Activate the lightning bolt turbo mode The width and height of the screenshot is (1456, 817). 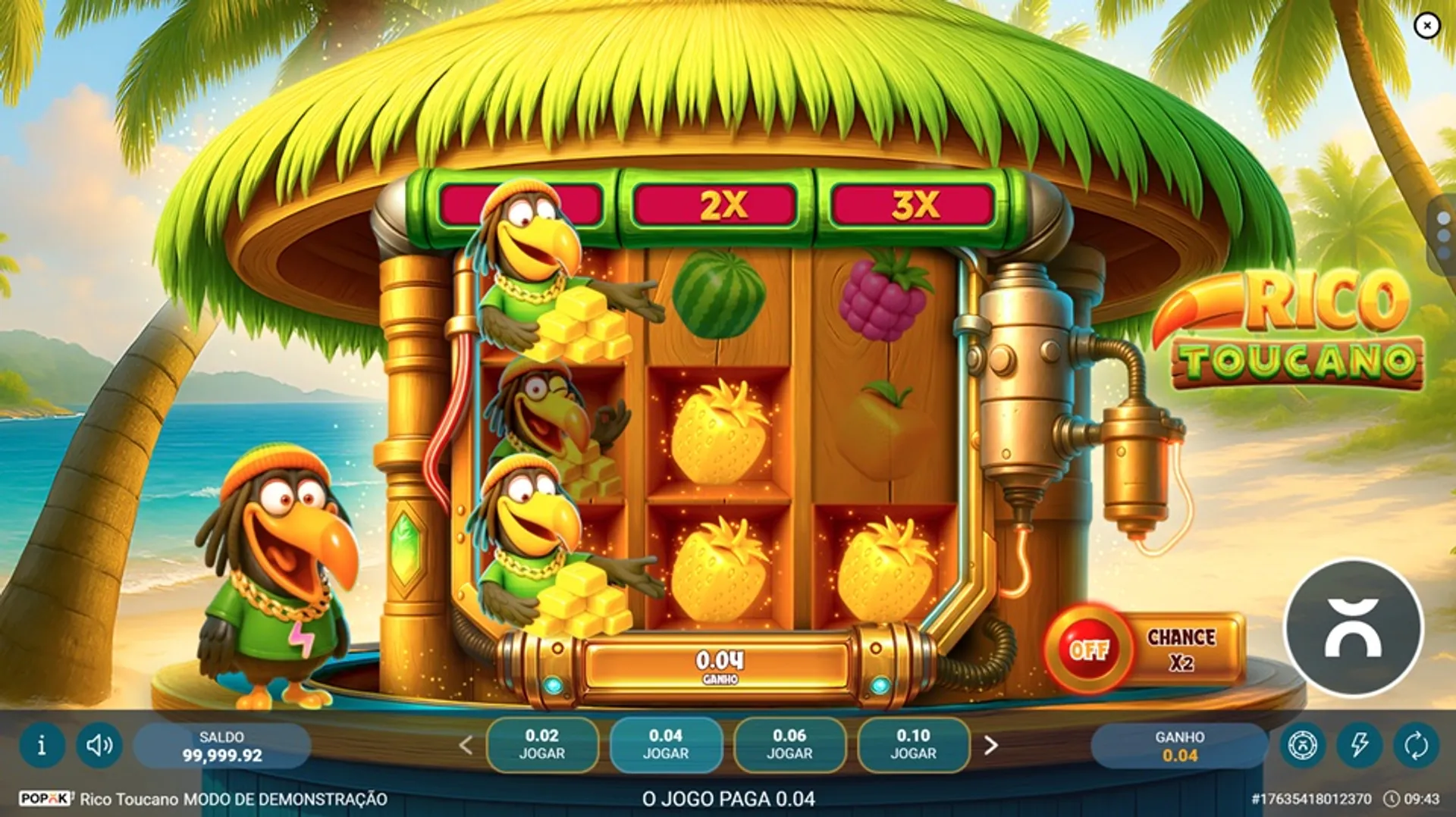pyautogui.click(x=1359, y=745)
